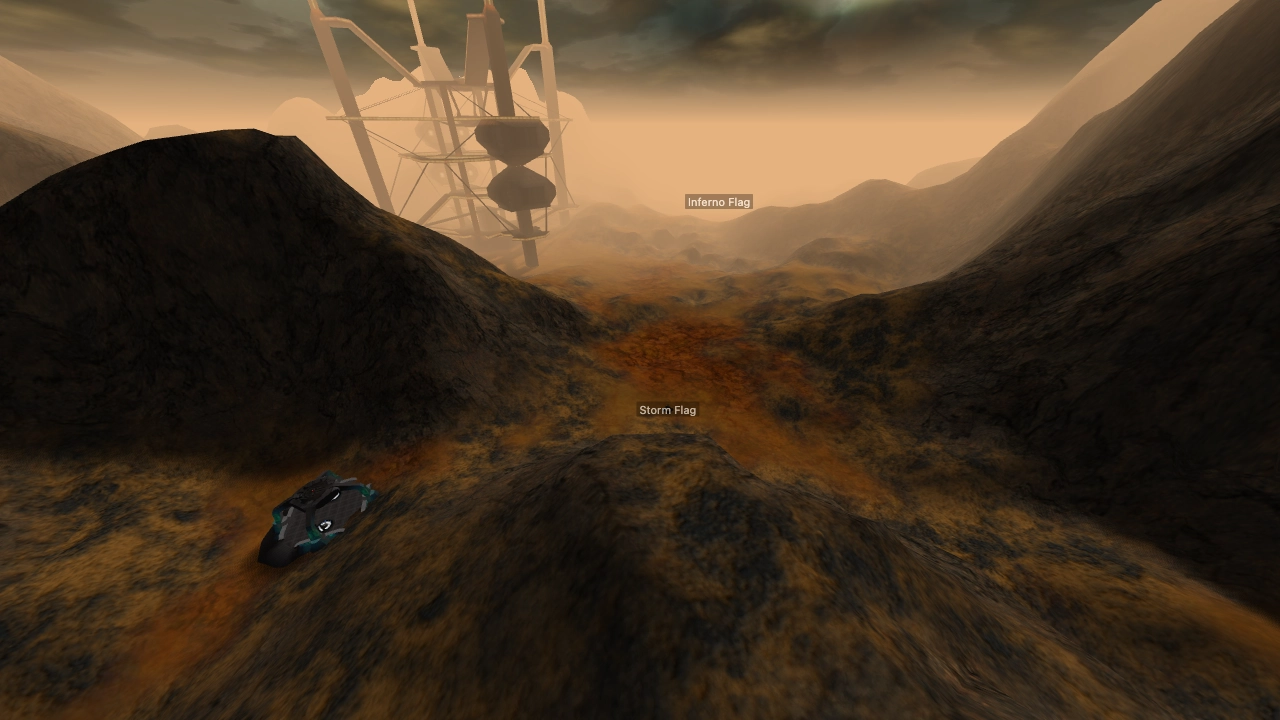1280x720 pixels.
Task: Click the cockpit canopy of the hovercraft
Action: tap(332, 495)
